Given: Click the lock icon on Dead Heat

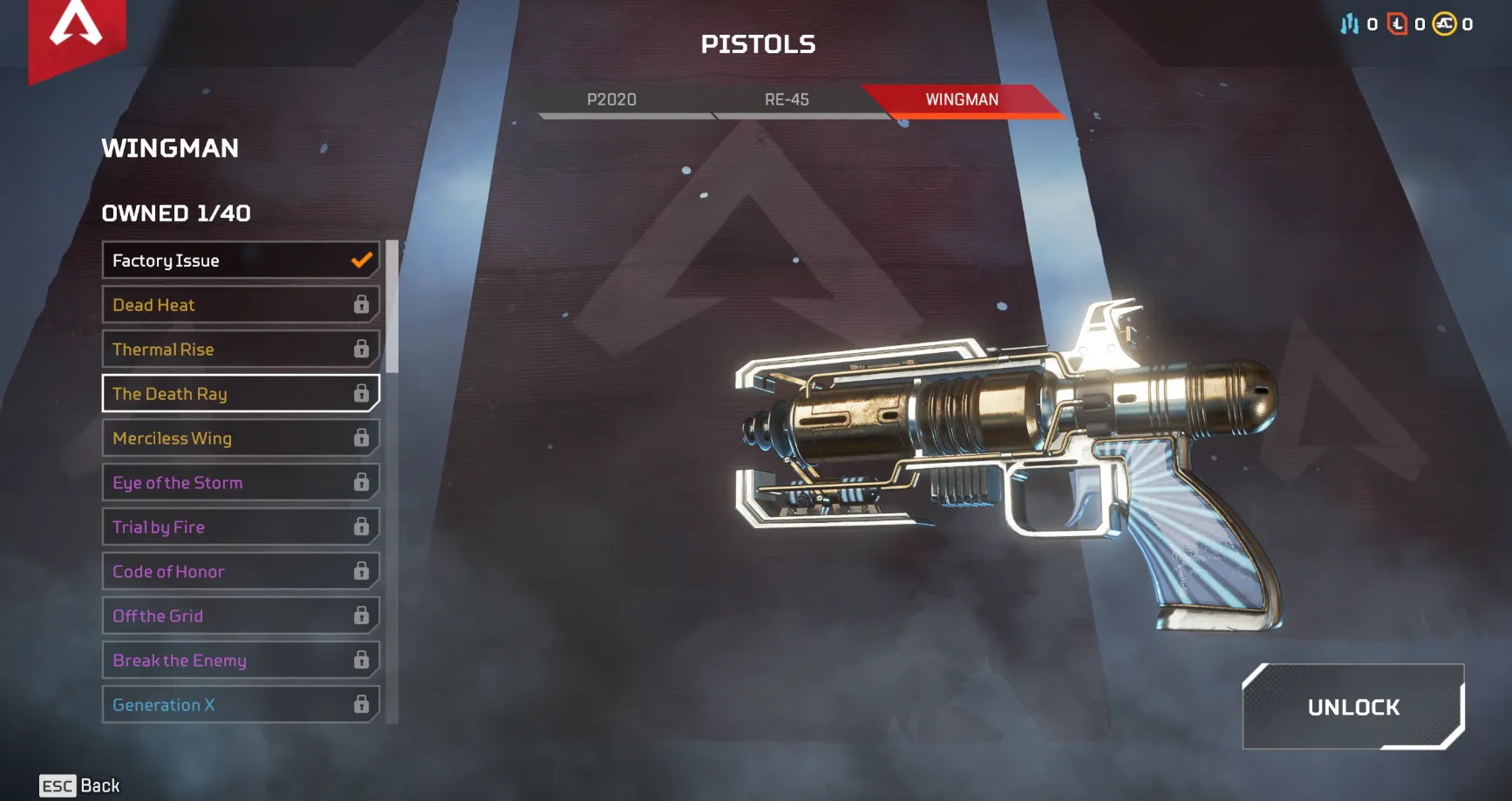Looking at the screenshot, I should [x=363, y=304].
